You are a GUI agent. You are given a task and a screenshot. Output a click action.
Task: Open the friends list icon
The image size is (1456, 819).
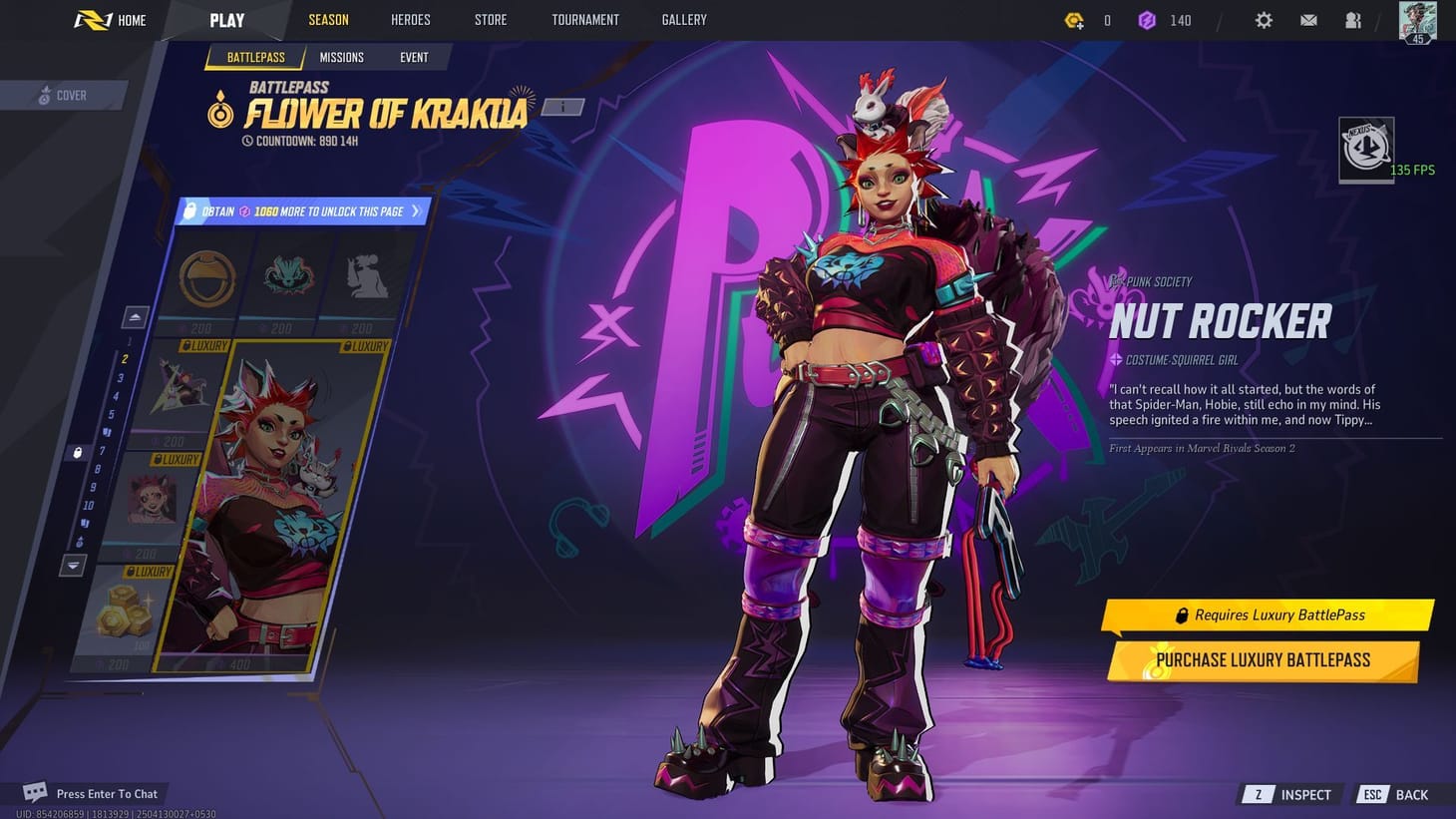click(1352, 20)
